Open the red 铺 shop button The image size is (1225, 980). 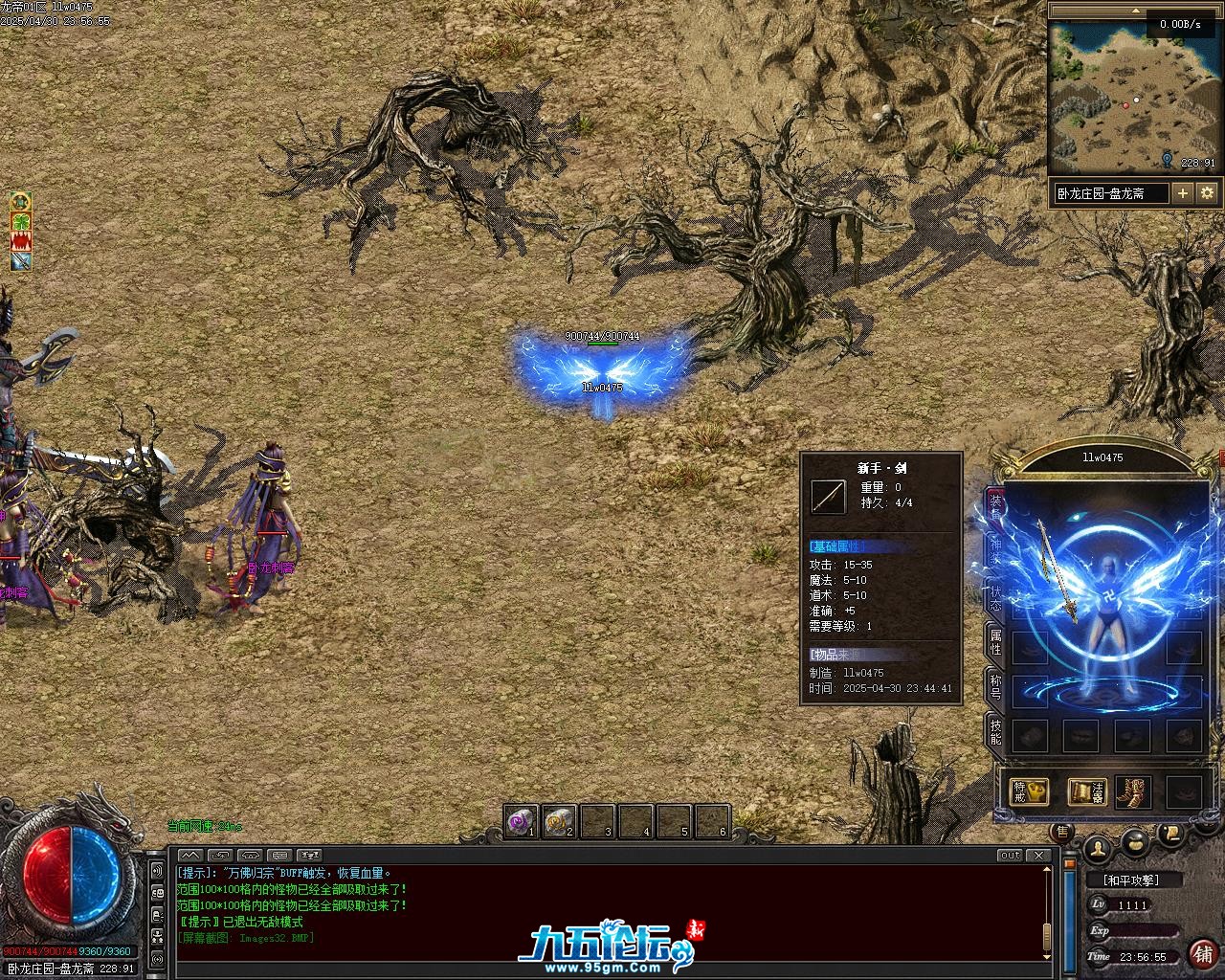pyautogui.click(x=1201, y=953)
